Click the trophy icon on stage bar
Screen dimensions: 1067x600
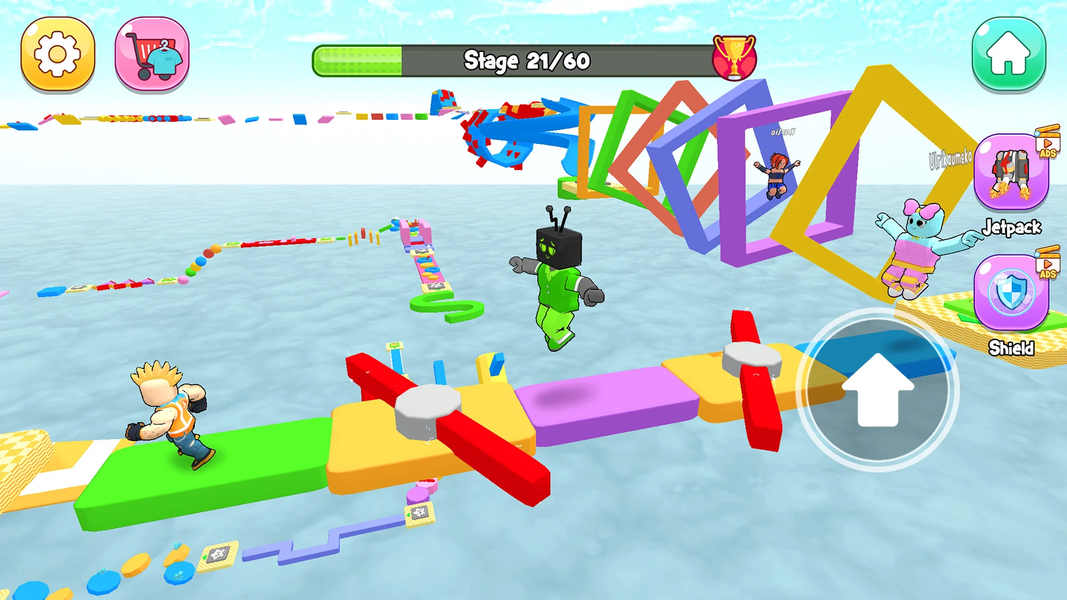click(734, 59)
